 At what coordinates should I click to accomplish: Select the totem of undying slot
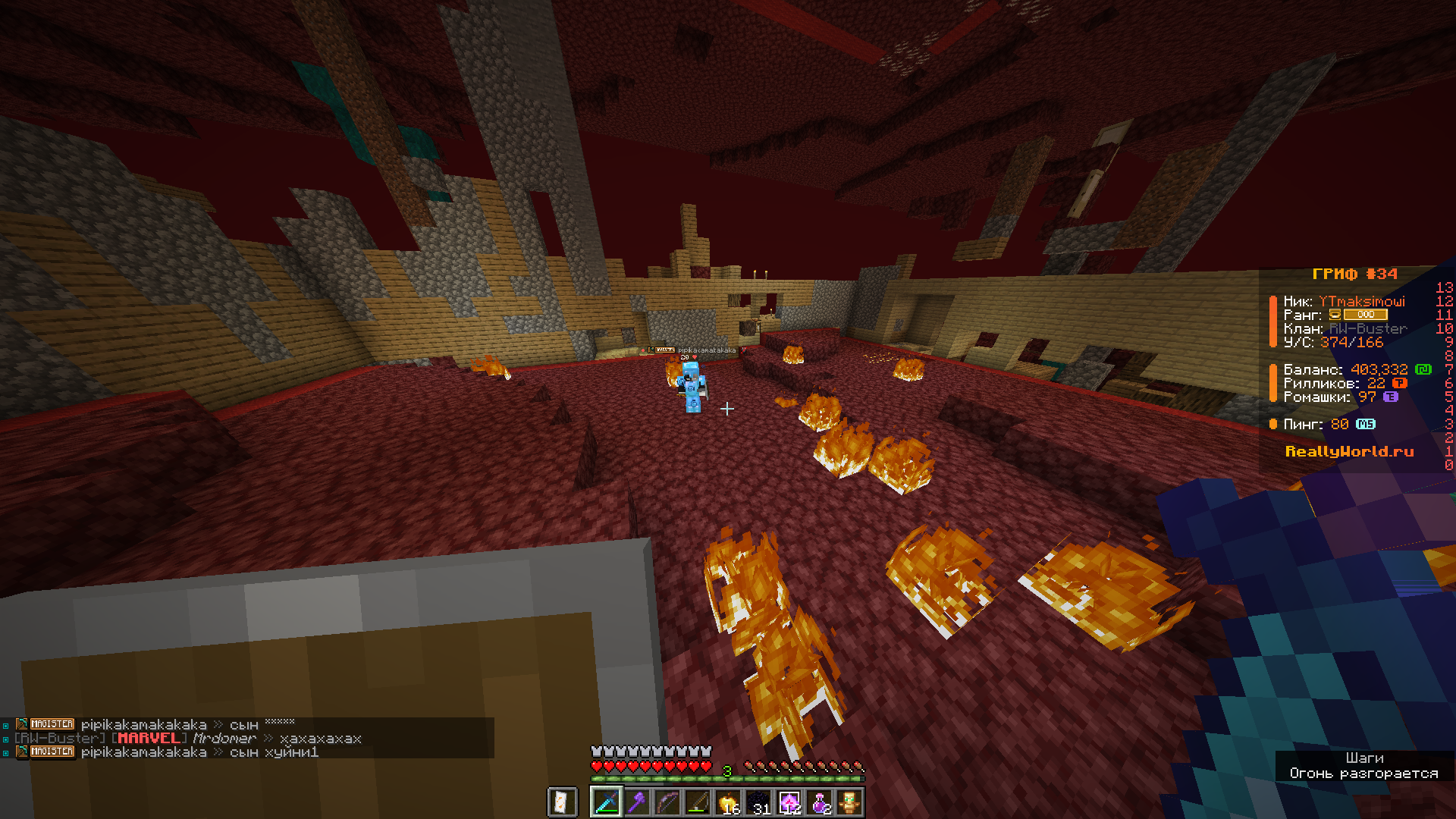pos(849,802)
